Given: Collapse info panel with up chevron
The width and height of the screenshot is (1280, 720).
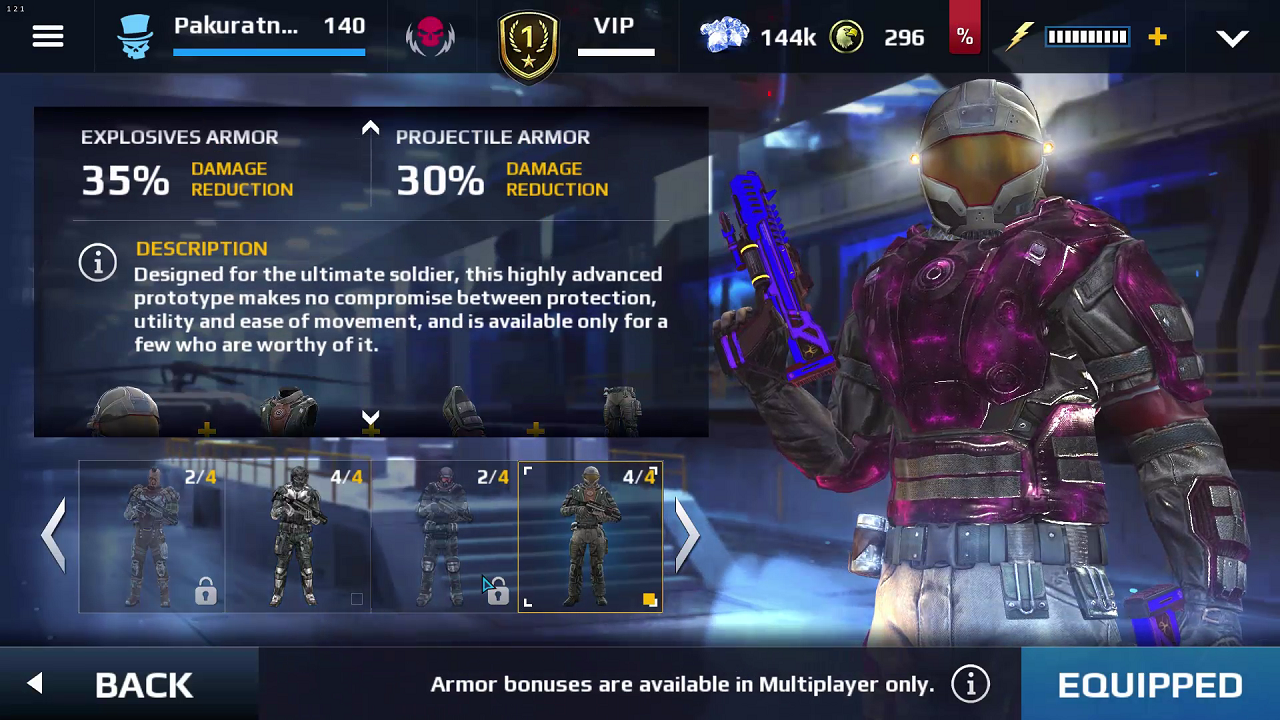Looking at the screenshot, I should (x=370, y=128).
